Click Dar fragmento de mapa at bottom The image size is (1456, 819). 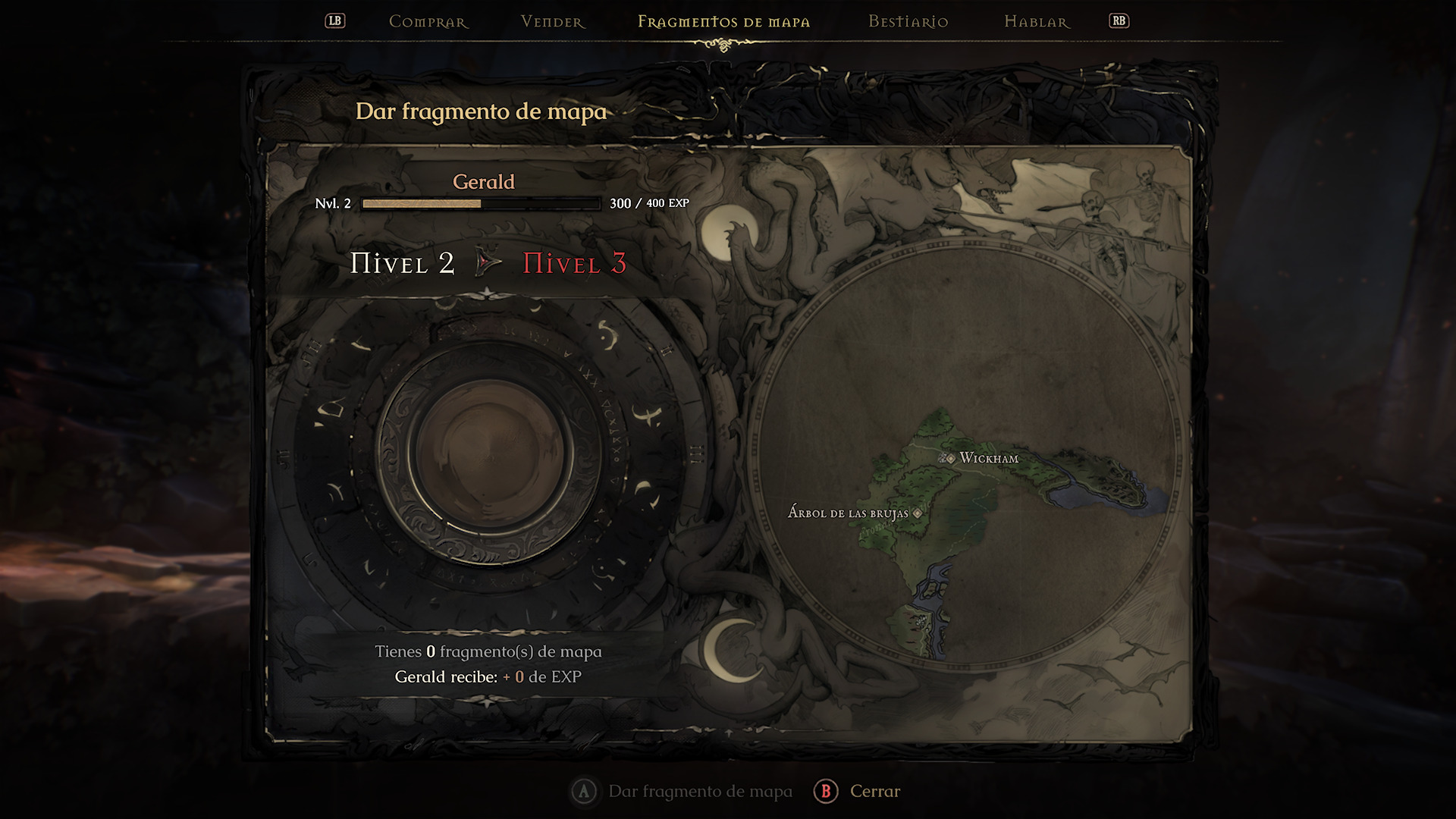[x=699, y=792]
